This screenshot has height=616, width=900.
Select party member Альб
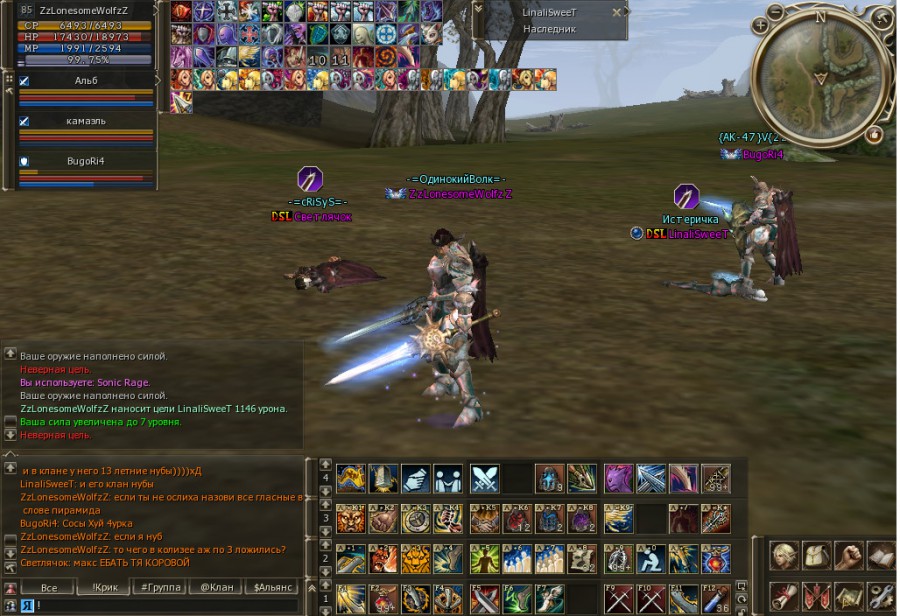pos(85,80)
